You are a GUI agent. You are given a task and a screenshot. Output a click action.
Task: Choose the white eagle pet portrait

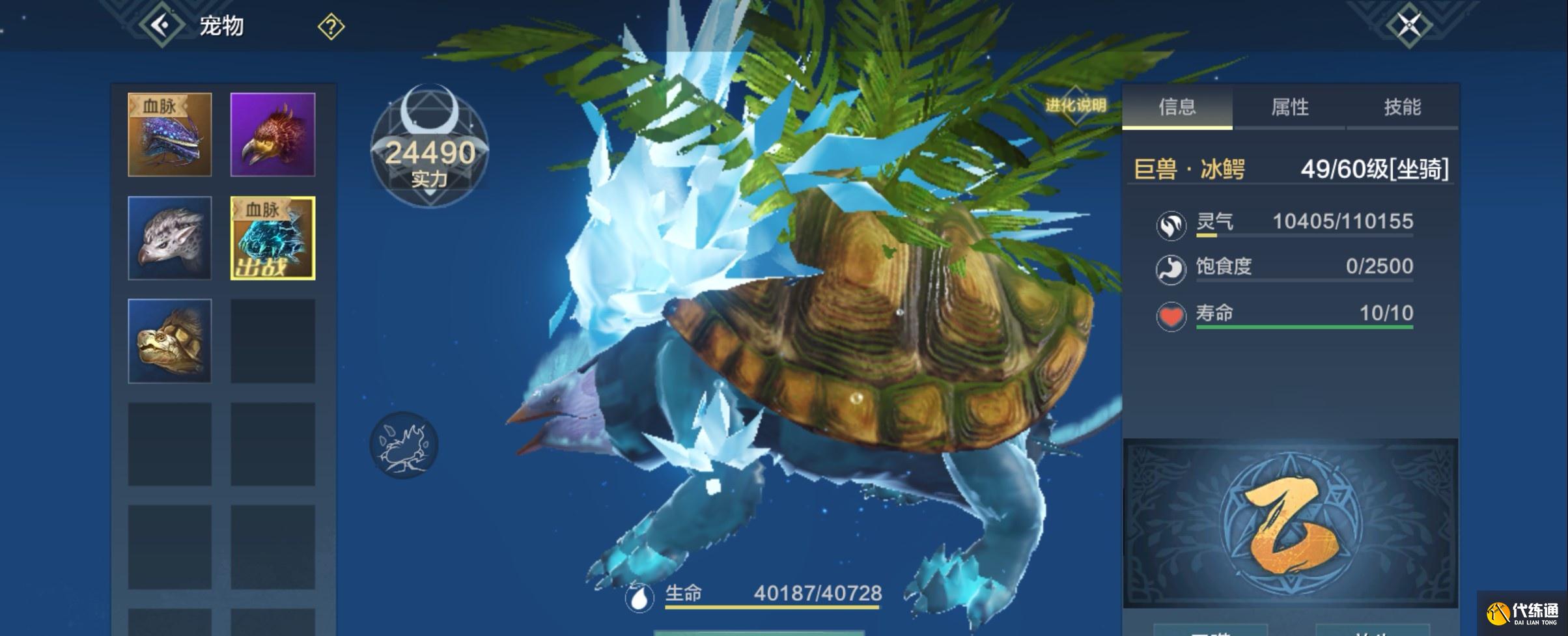170,238
